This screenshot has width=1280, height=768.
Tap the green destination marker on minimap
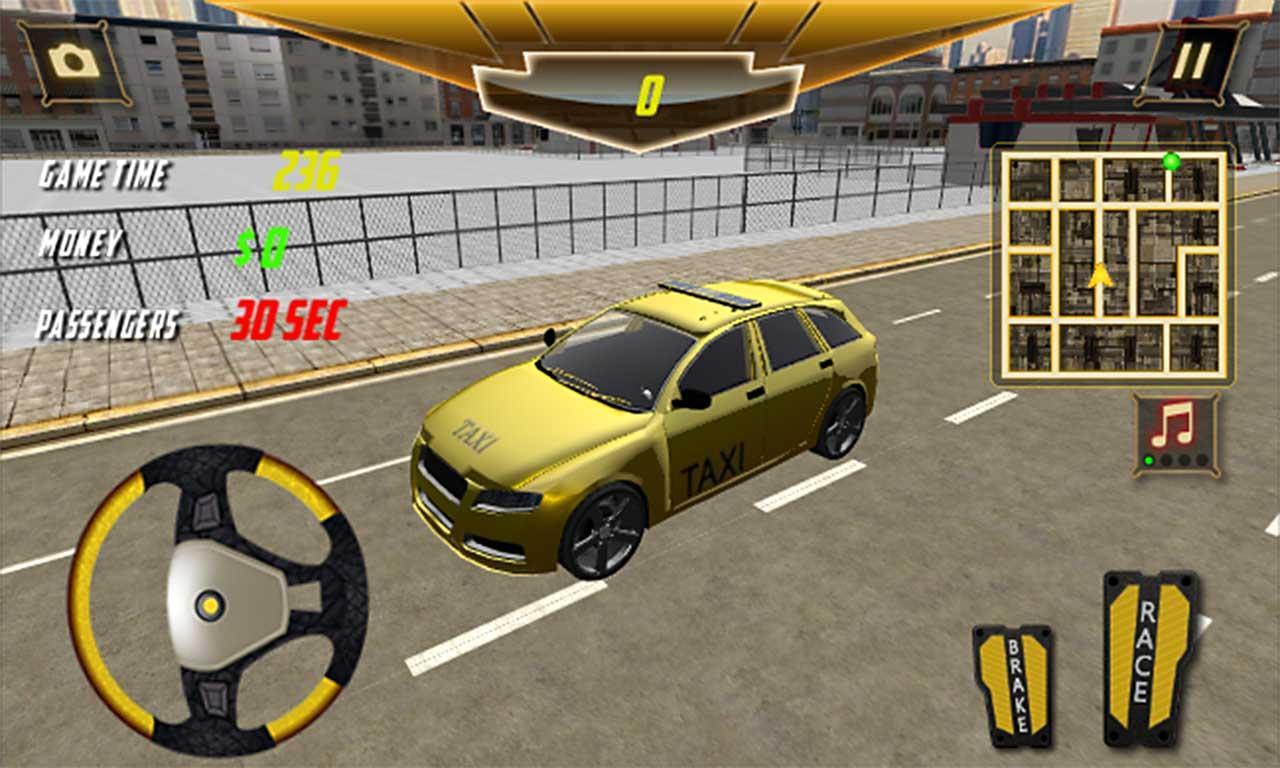point(1172,160)
